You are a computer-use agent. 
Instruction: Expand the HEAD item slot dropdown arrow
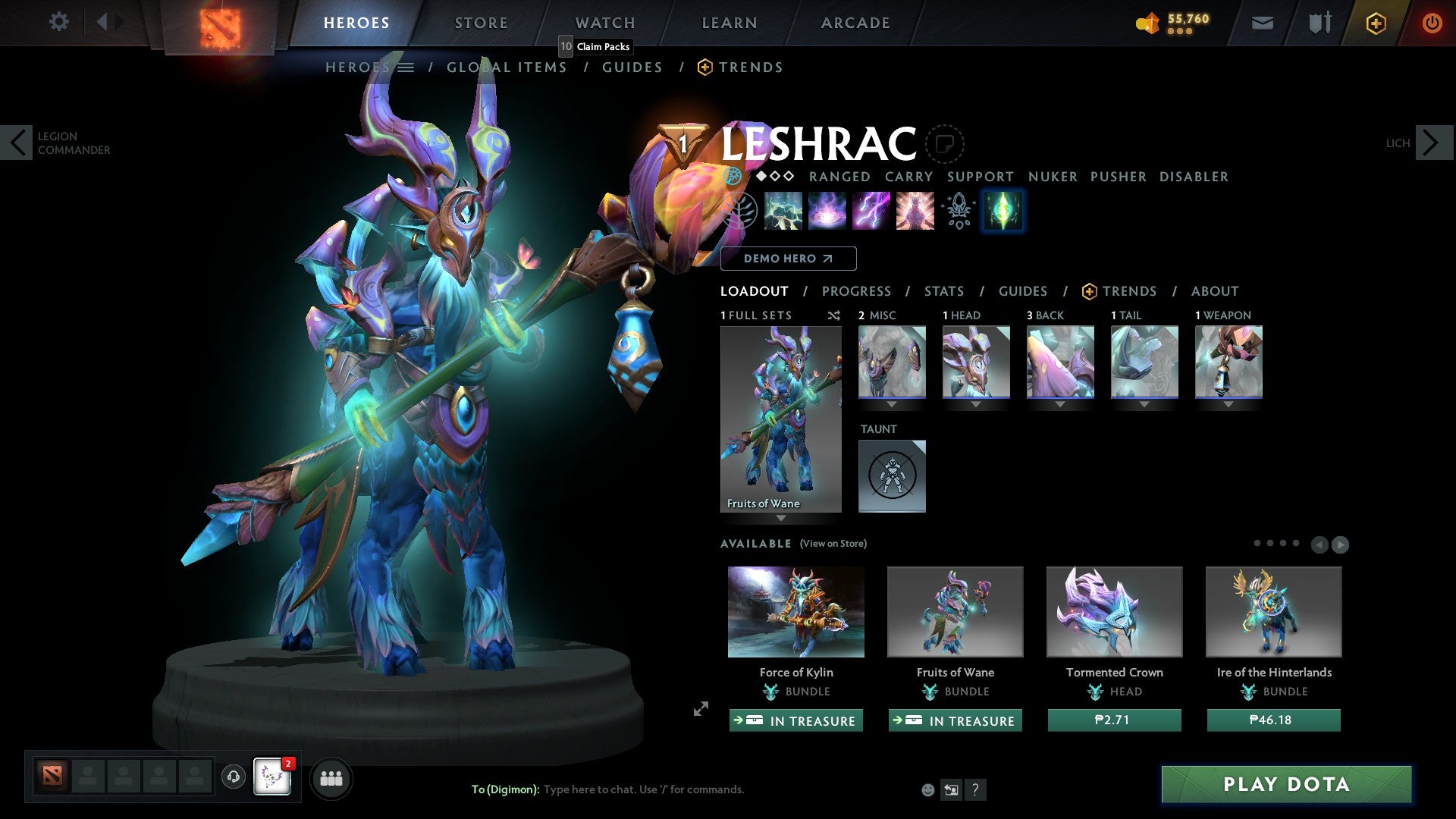point(976,404)
